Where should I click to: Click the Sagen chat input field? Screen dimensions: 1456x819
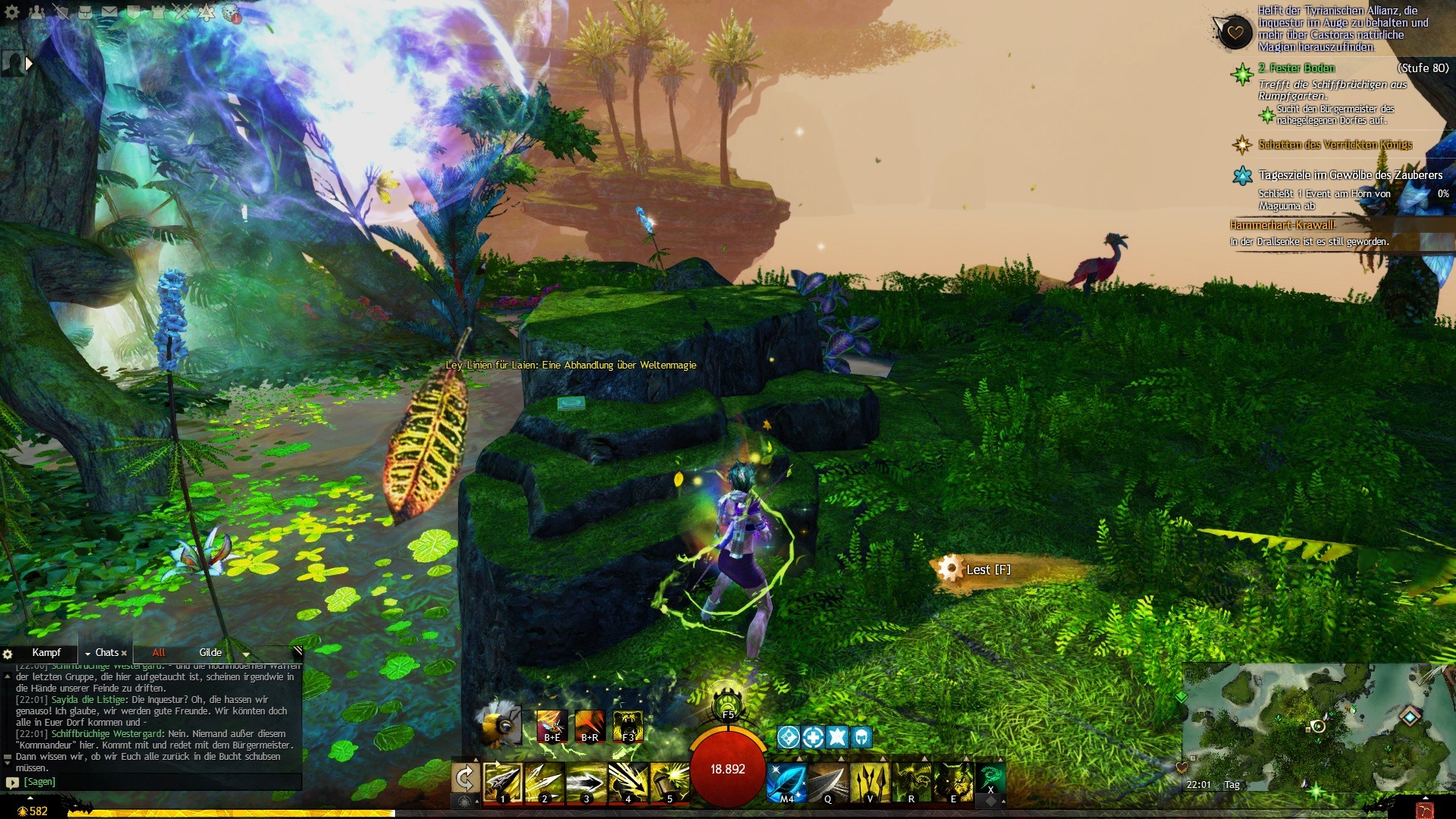coord(152,782)
